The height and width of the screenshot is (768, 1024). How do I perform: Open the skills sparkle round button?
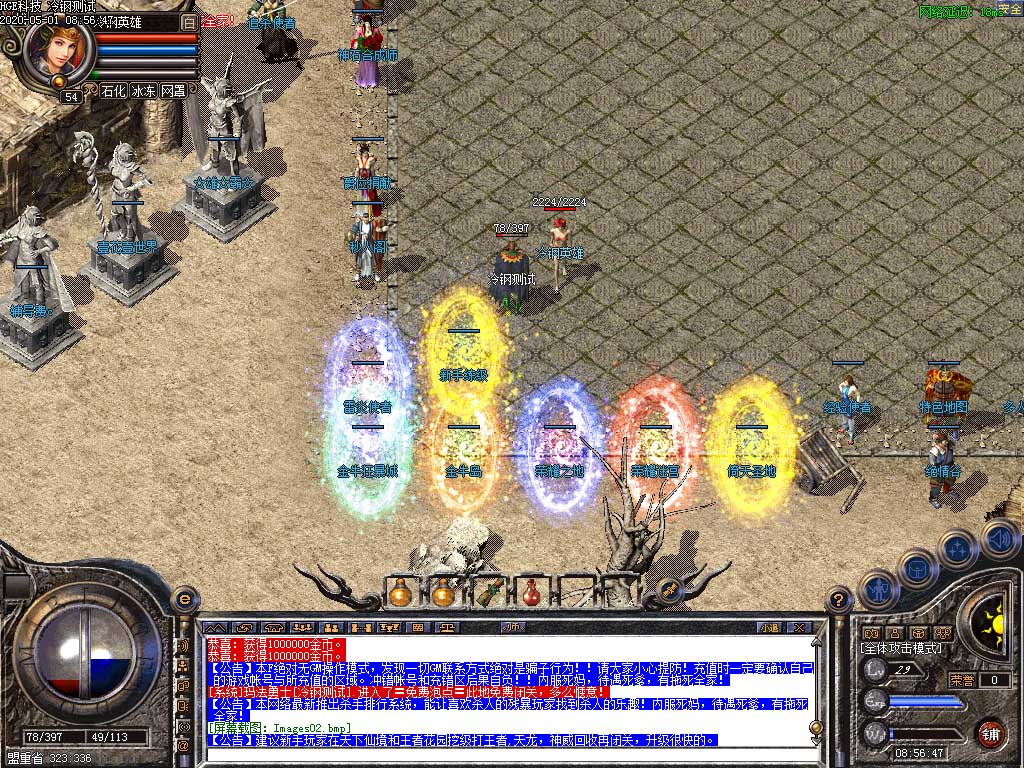[957, 549]
